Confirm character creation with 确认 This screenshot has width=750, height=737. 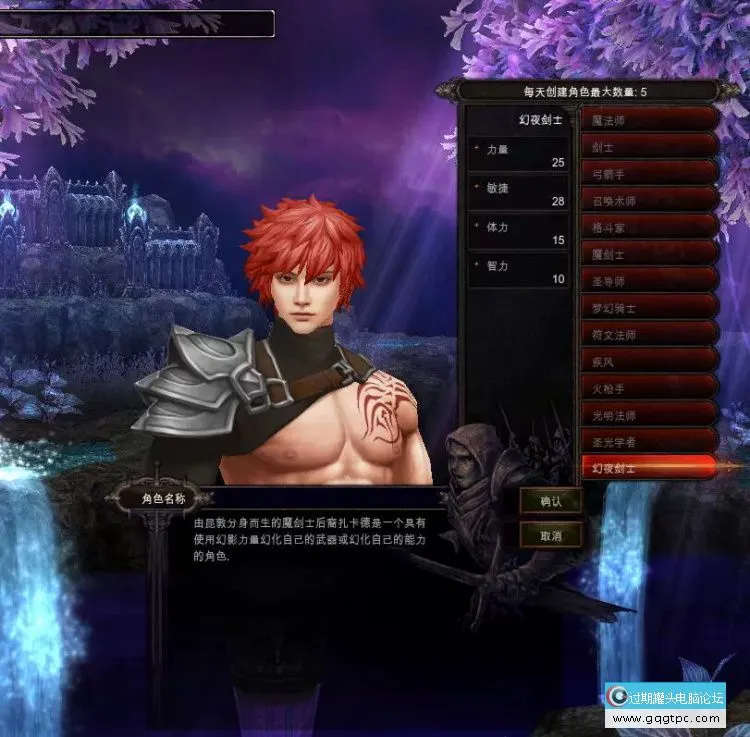(551, 502)
